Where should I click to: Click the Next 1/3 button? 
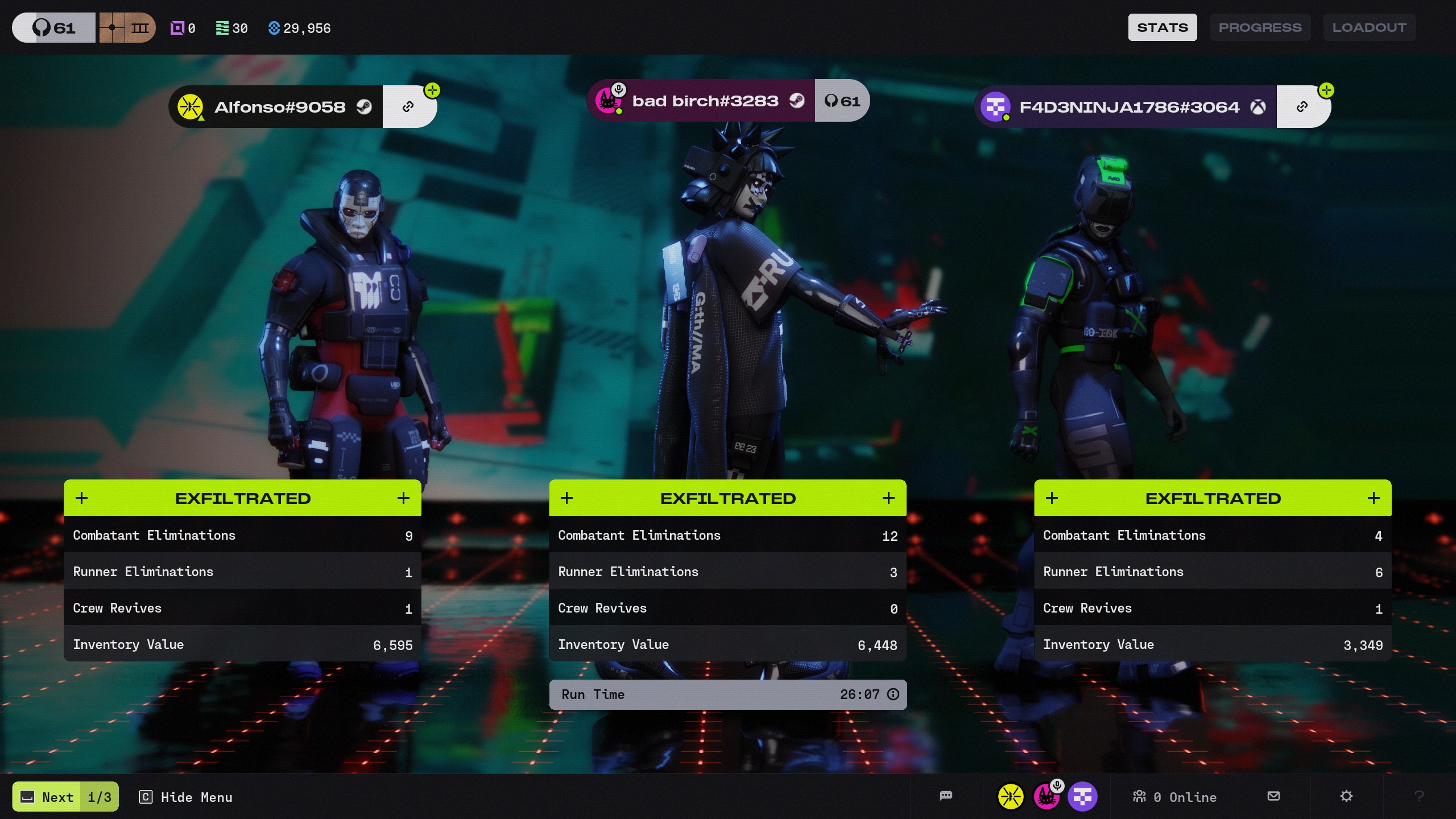(x=65, y=797)
